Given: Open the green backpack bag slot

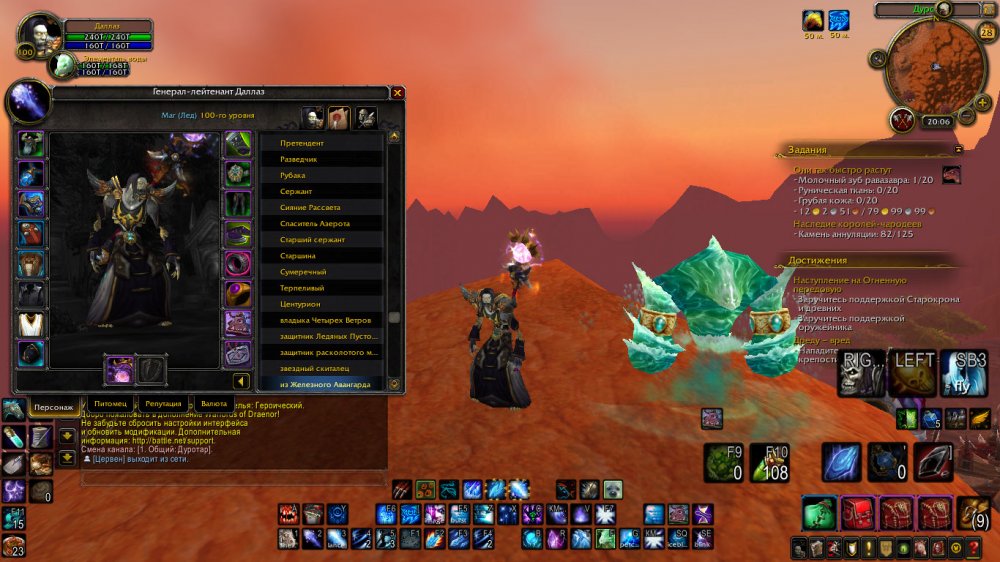Looking at the screenshot, I should coord(817,513).
